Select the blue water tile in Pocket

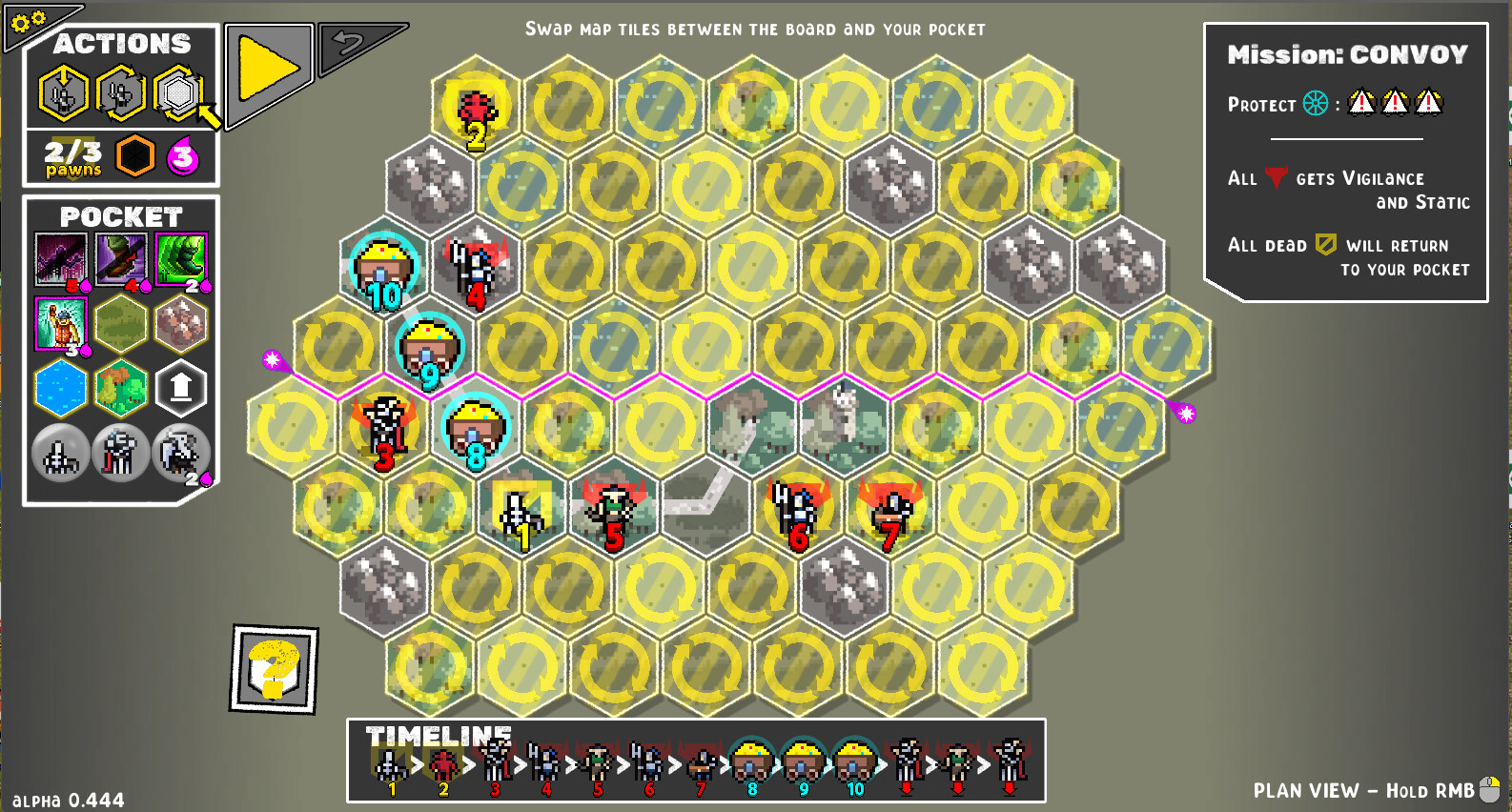(60, 388)
